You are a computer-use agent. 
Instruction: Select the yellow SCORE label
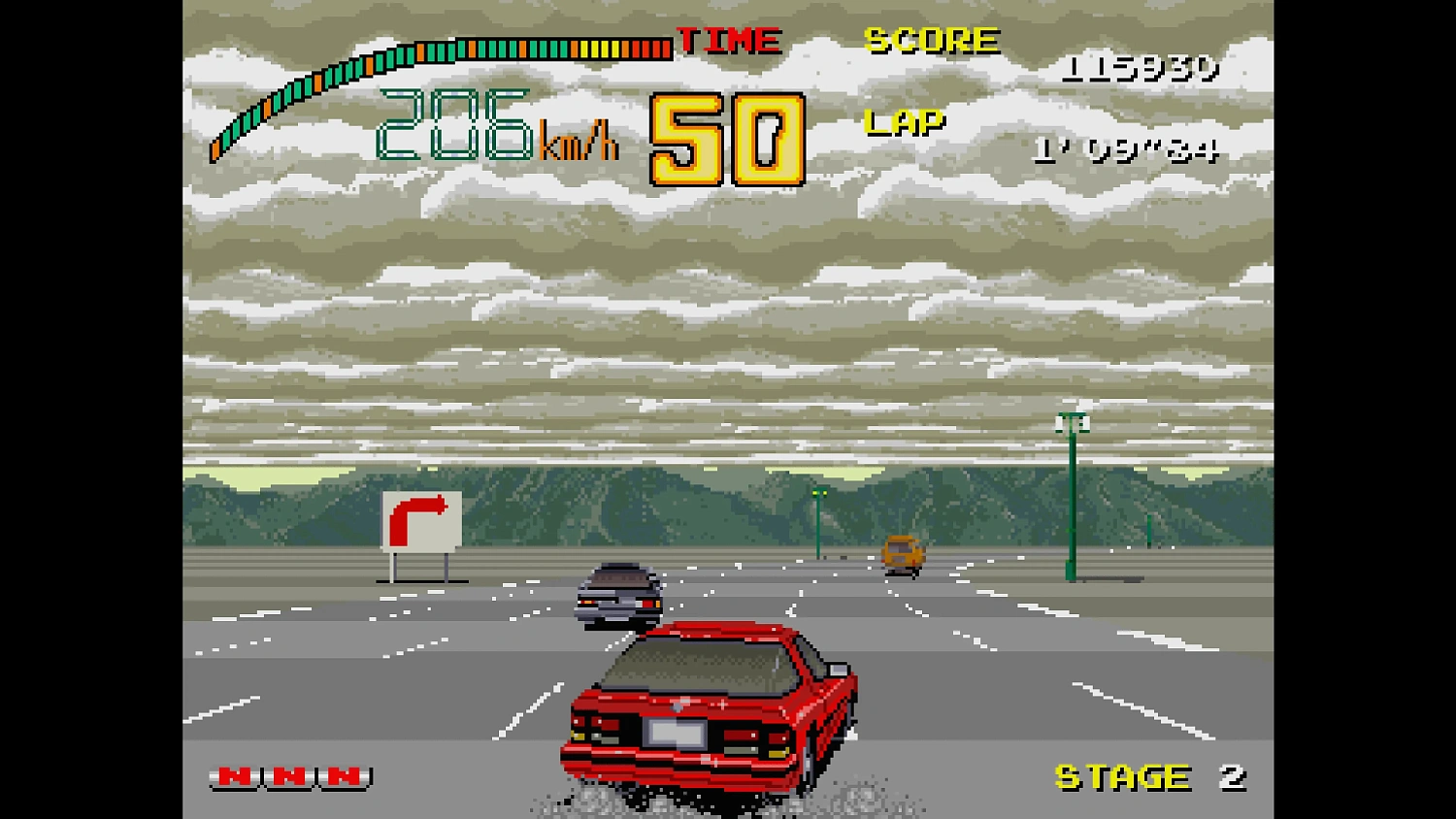(930, 40)
